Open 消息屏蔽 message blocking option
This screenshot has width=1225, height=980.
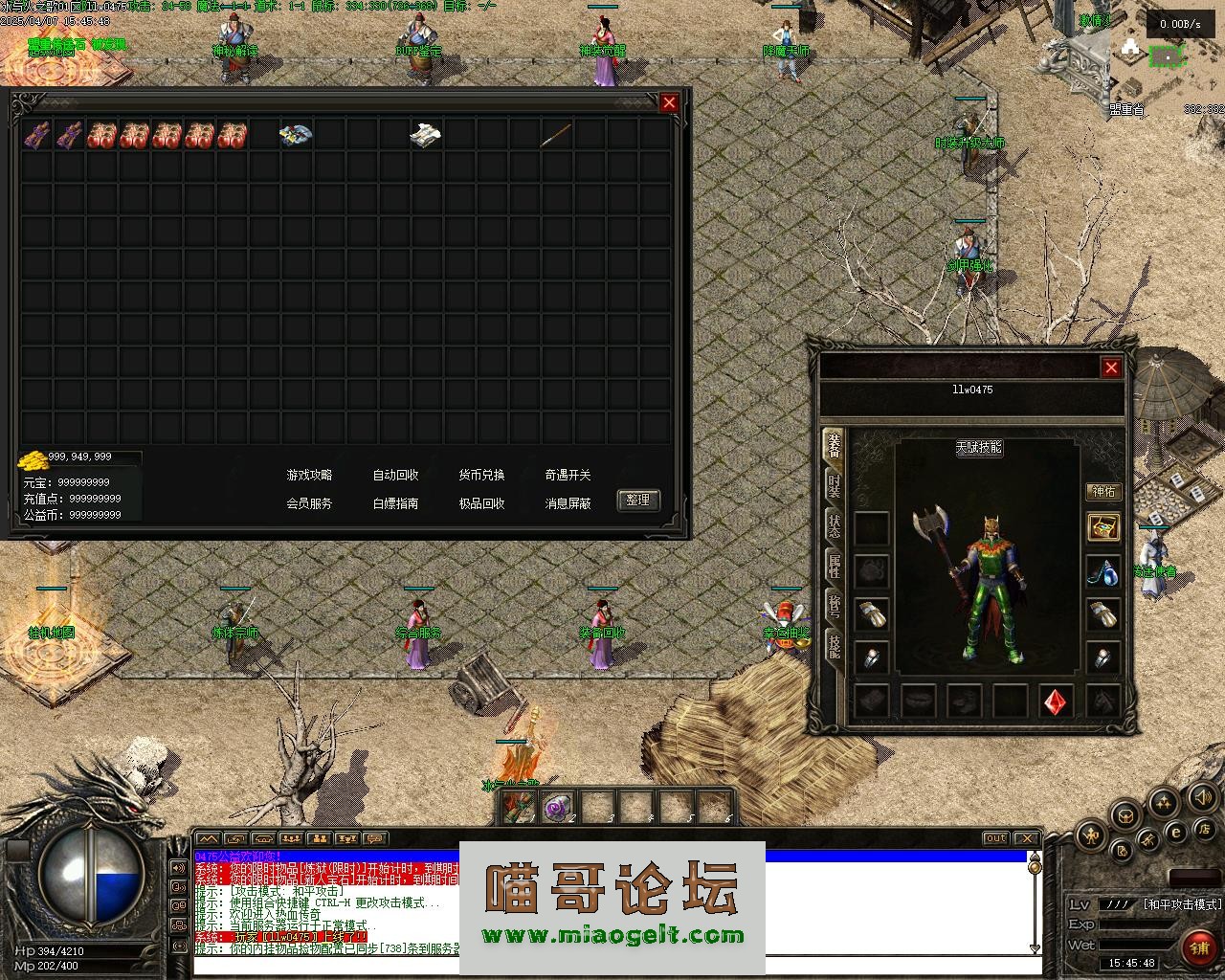pos(568,503)
